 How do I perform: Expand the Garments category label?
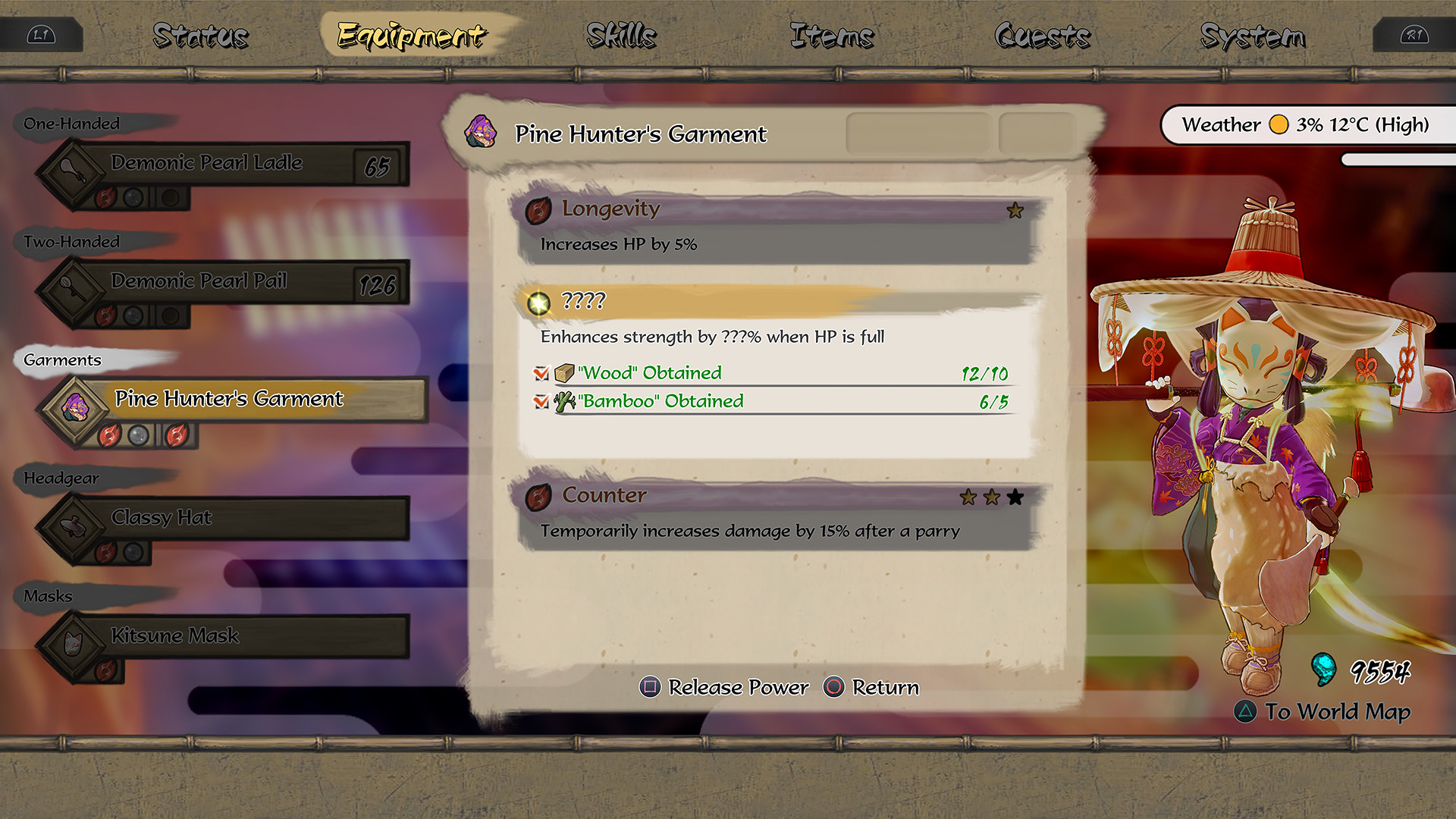click(61, 360)
